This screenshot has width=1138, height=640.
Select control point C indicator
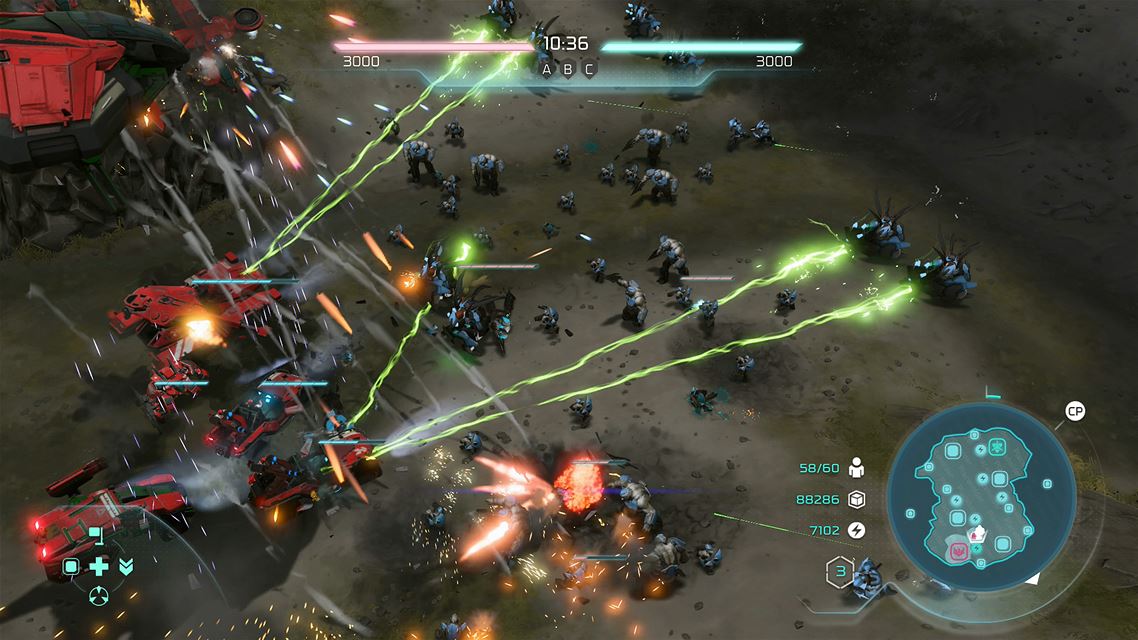[x=589, y=69]
